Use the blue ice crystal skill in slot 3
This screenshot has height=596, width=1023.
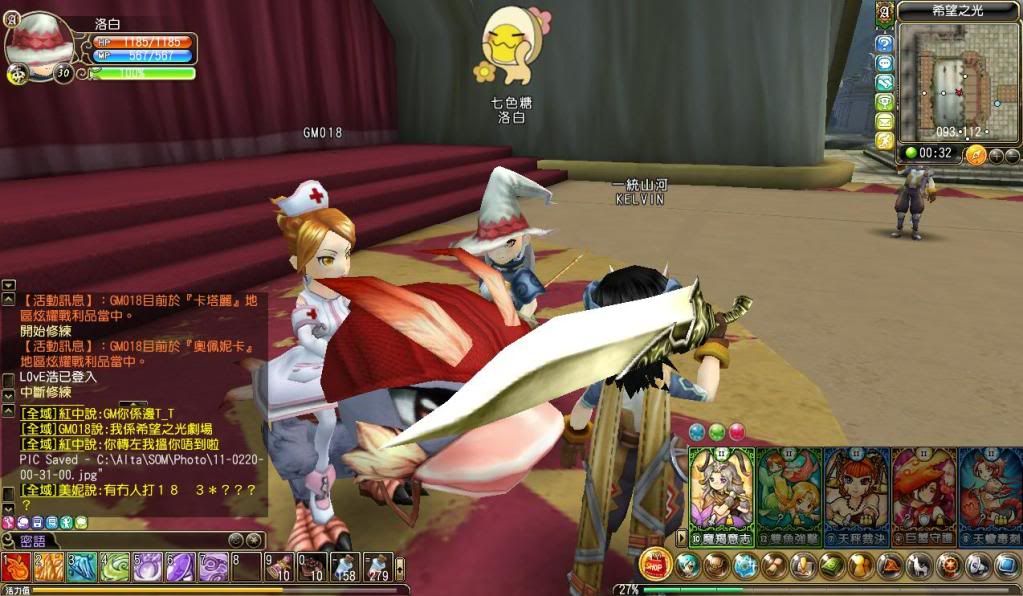(x=82, y=567)
